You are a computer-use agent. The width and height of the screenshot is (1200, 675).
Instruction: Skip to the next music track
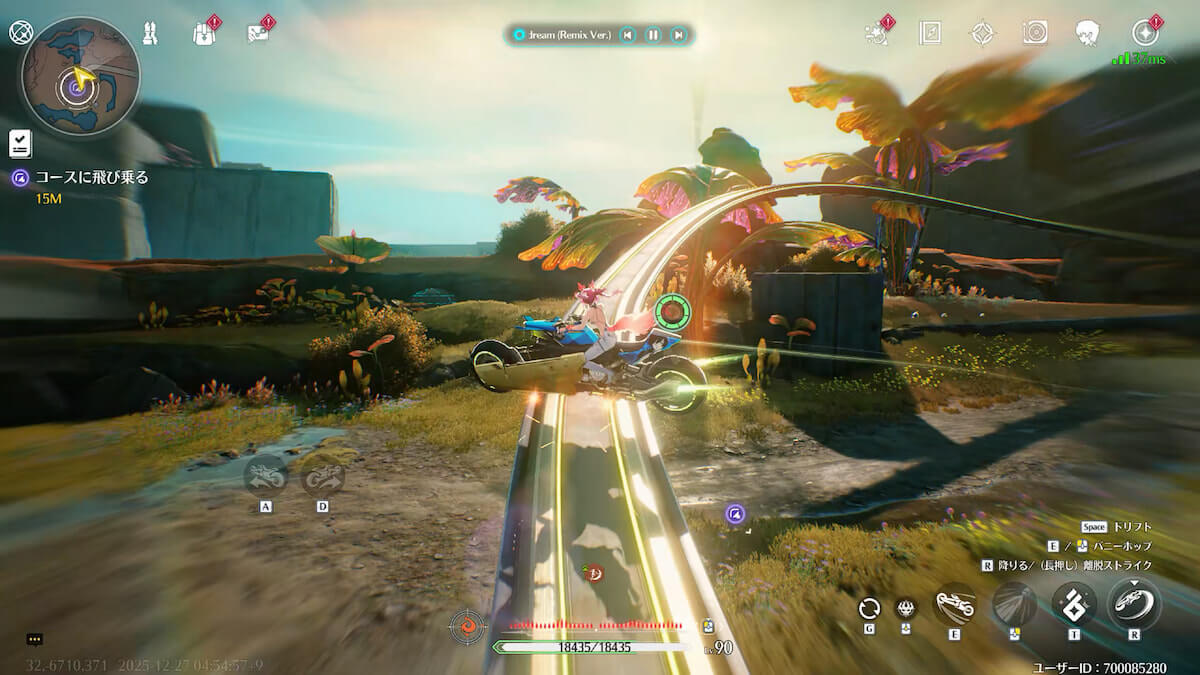tap(679, 35)
